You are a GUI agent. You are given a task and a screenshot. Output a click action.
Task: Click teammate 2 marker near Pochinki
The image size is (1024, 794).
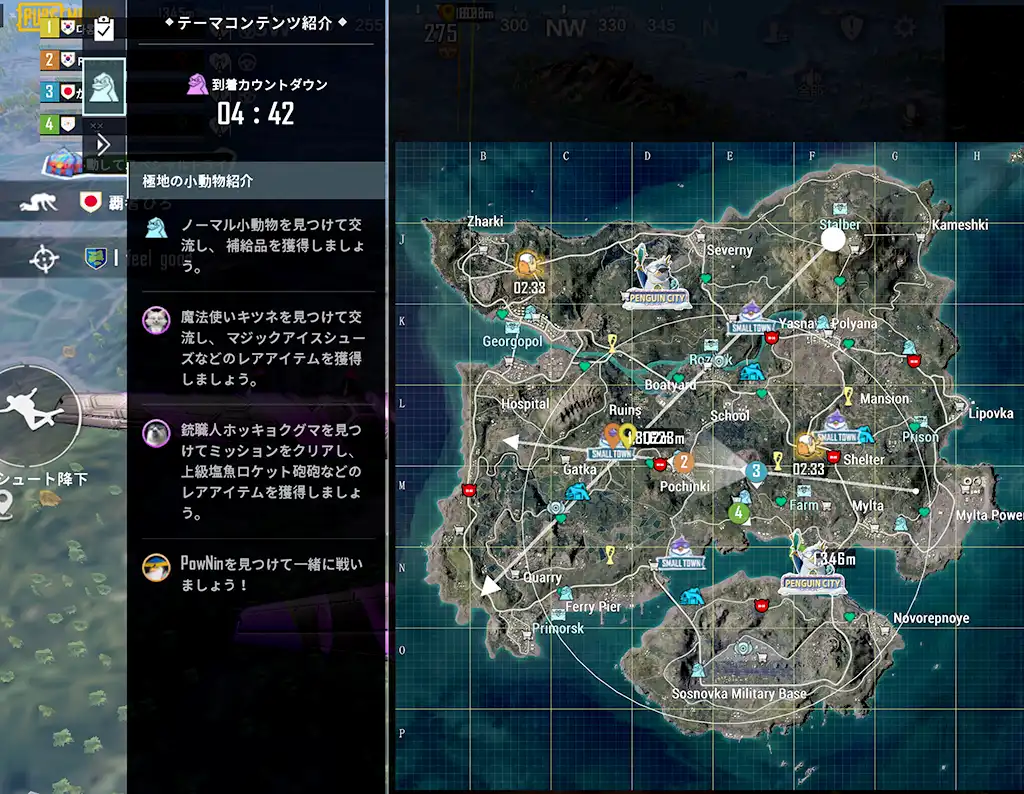pyautogui.click(x=684, y=462)
